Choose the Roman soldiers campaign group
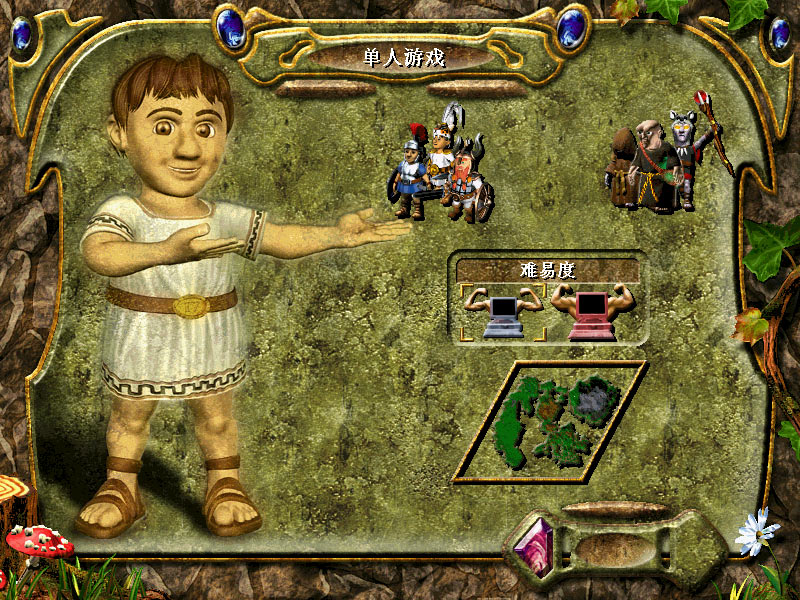Screen dimensions: 800x600 pyautogui.click(x=442, y=170)
